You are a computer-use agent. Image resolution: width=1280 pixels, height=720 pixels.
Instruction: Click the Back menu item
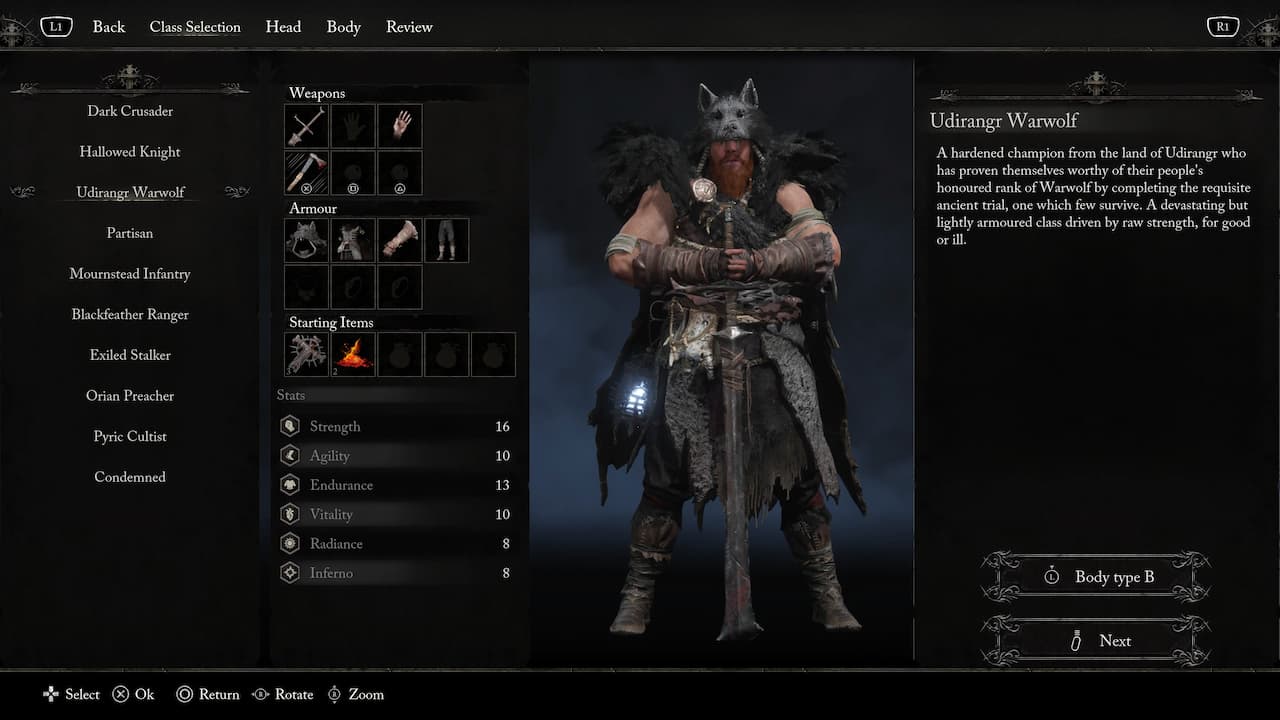[108, 27]
